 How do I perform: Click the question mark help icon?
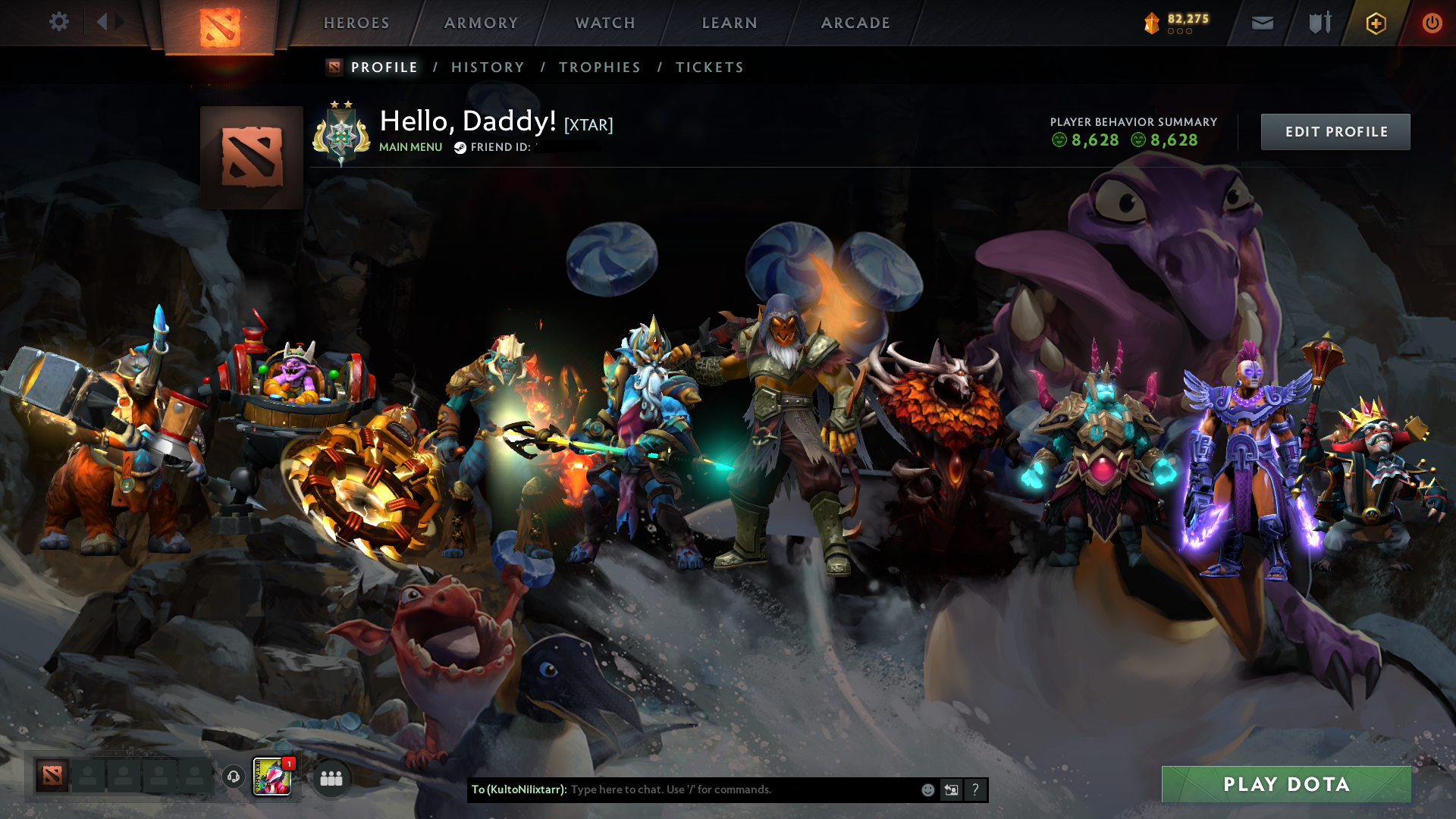click(x=975, y=789)
